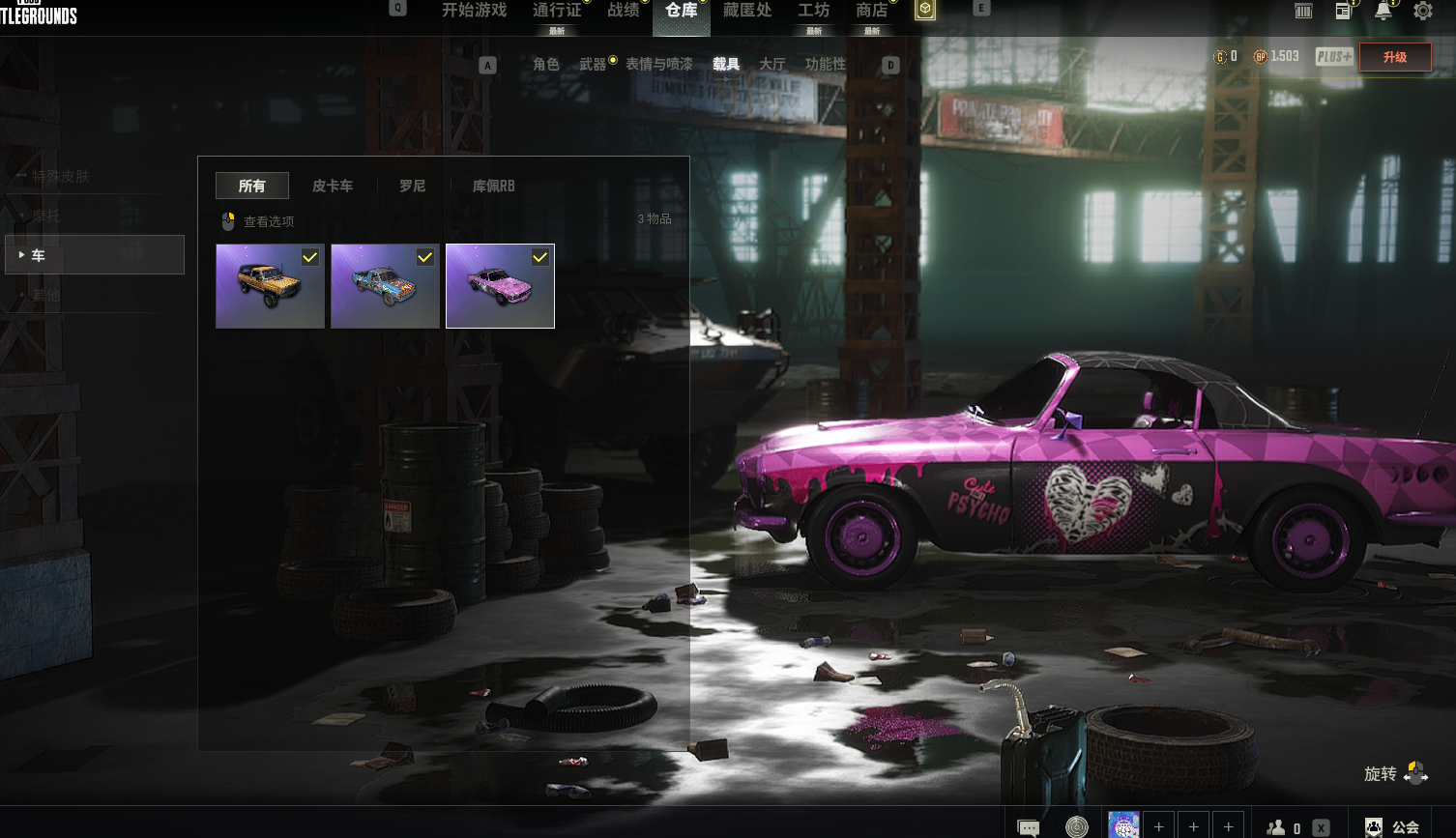
Task: Open the 公会 clan panel
Action: point(1394,827)
